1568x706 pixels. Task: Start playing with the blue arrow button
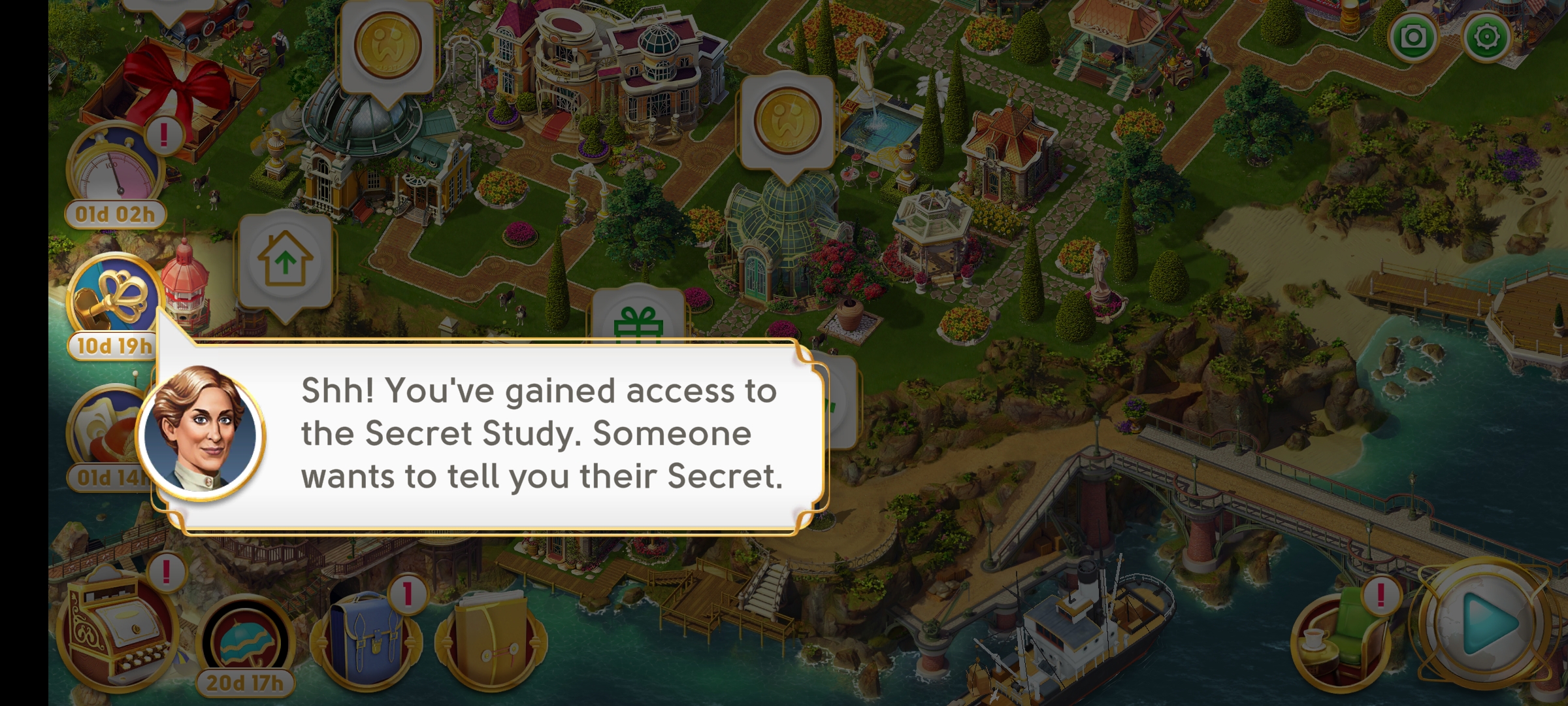(1486, 623)
